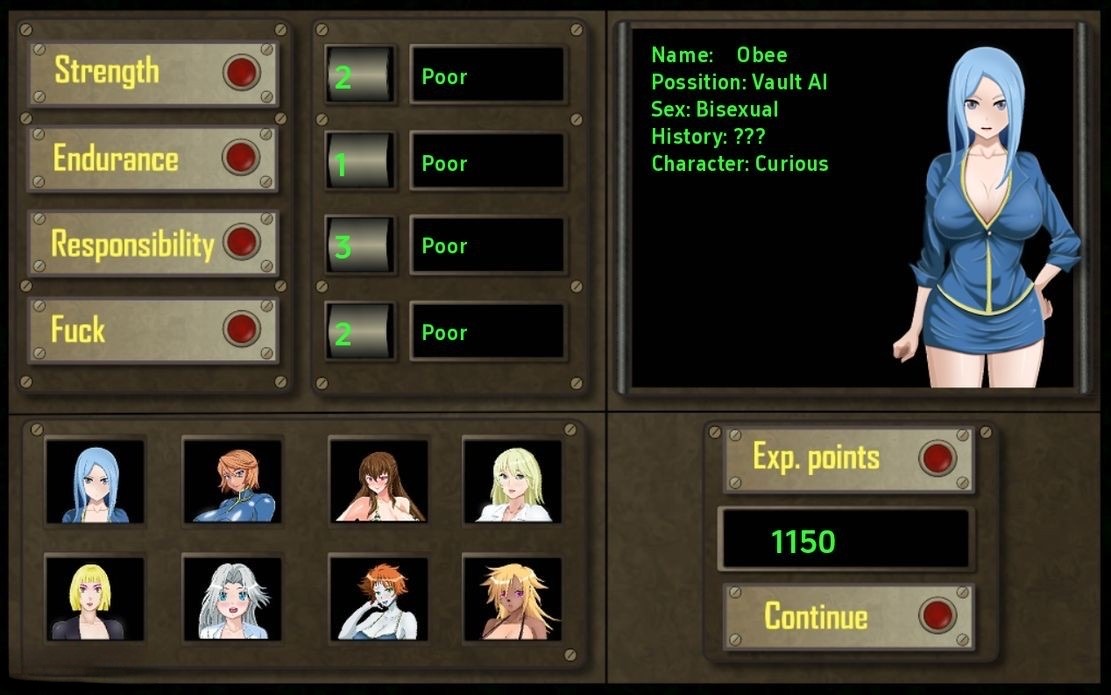Click the Continue button
1111x695 pixels.
846,616
